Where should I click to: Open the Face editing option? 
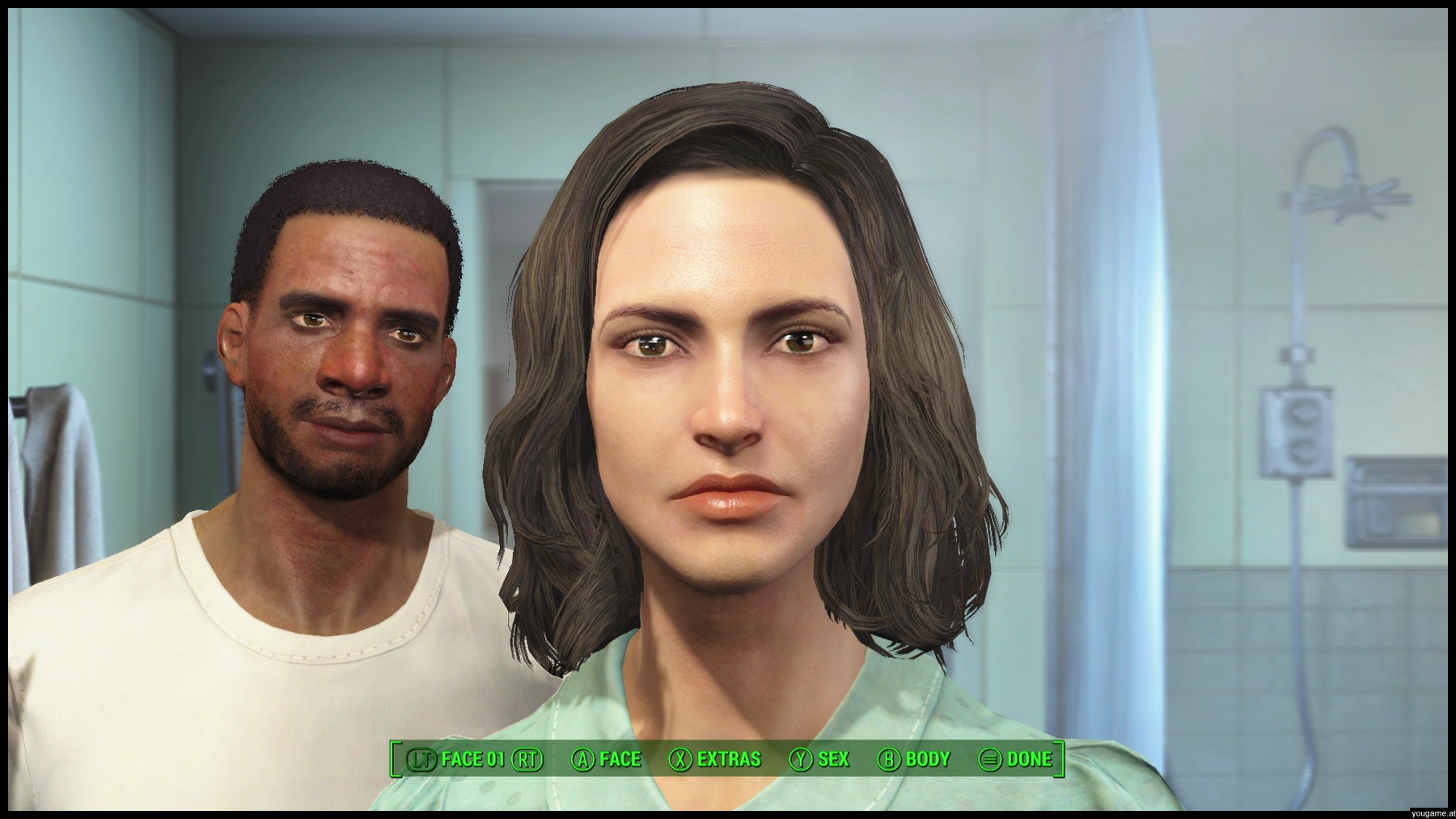point(607,759)
